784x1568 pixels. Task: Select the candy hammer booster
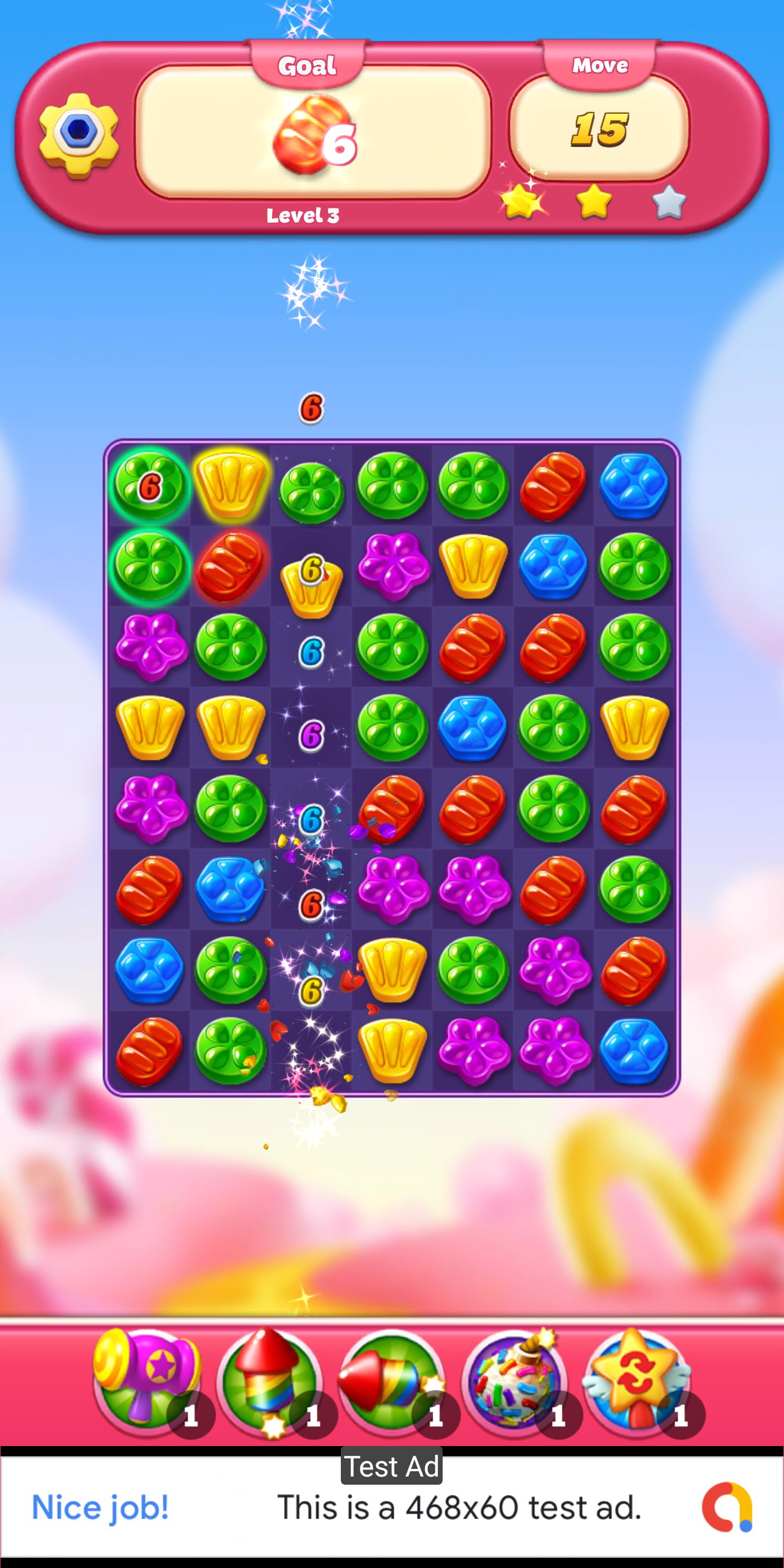tap(146, 1381)
